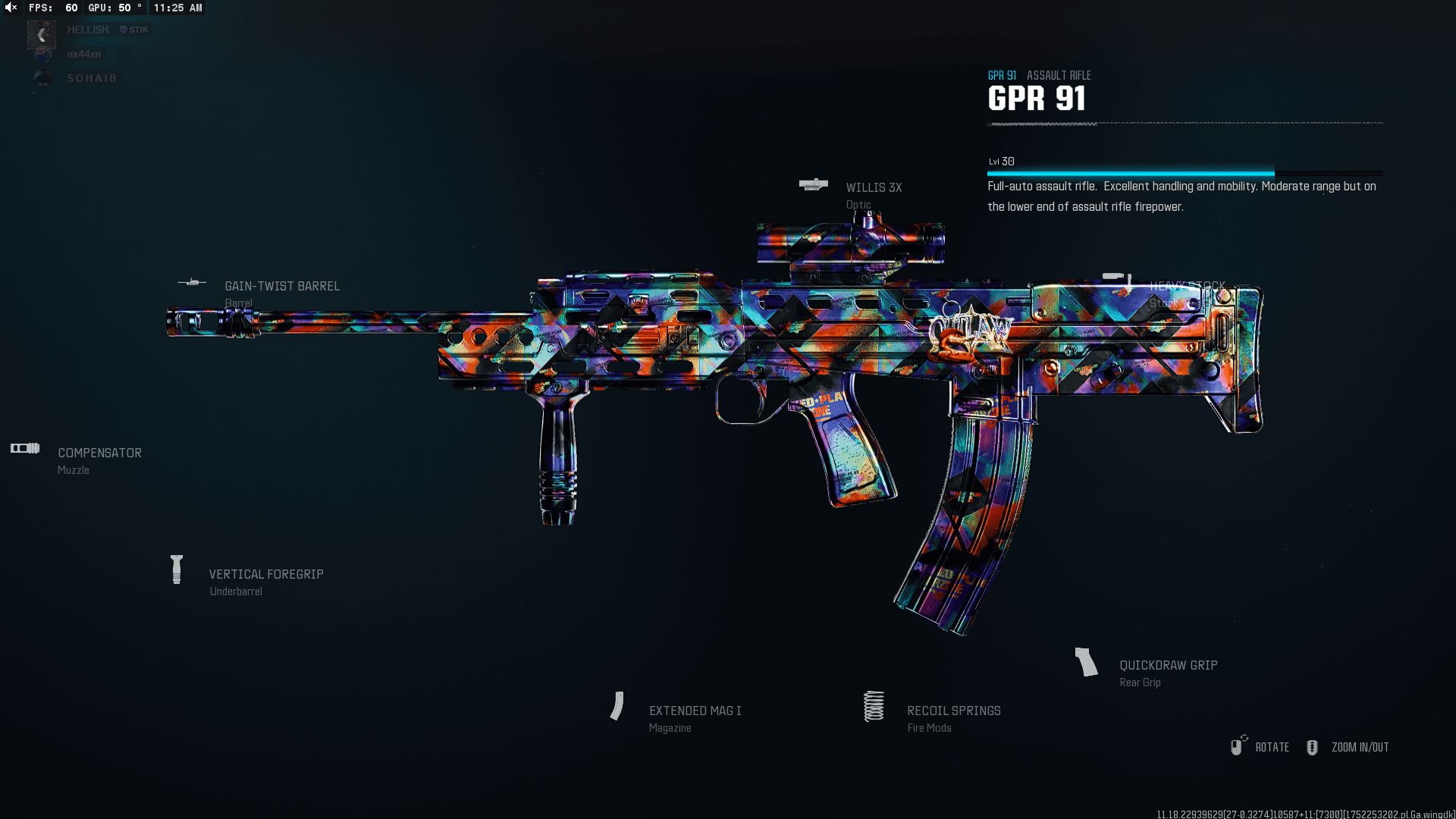Select the Willis 3X optic attachment
The width and height of the screenshot is (1456, 819).
(873, 188)
